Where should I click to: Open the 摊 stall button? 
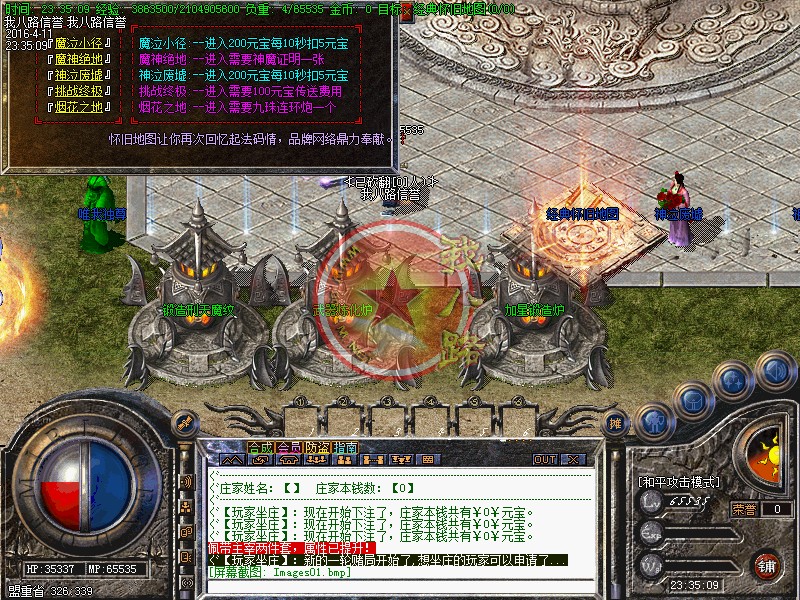(616, 424)
